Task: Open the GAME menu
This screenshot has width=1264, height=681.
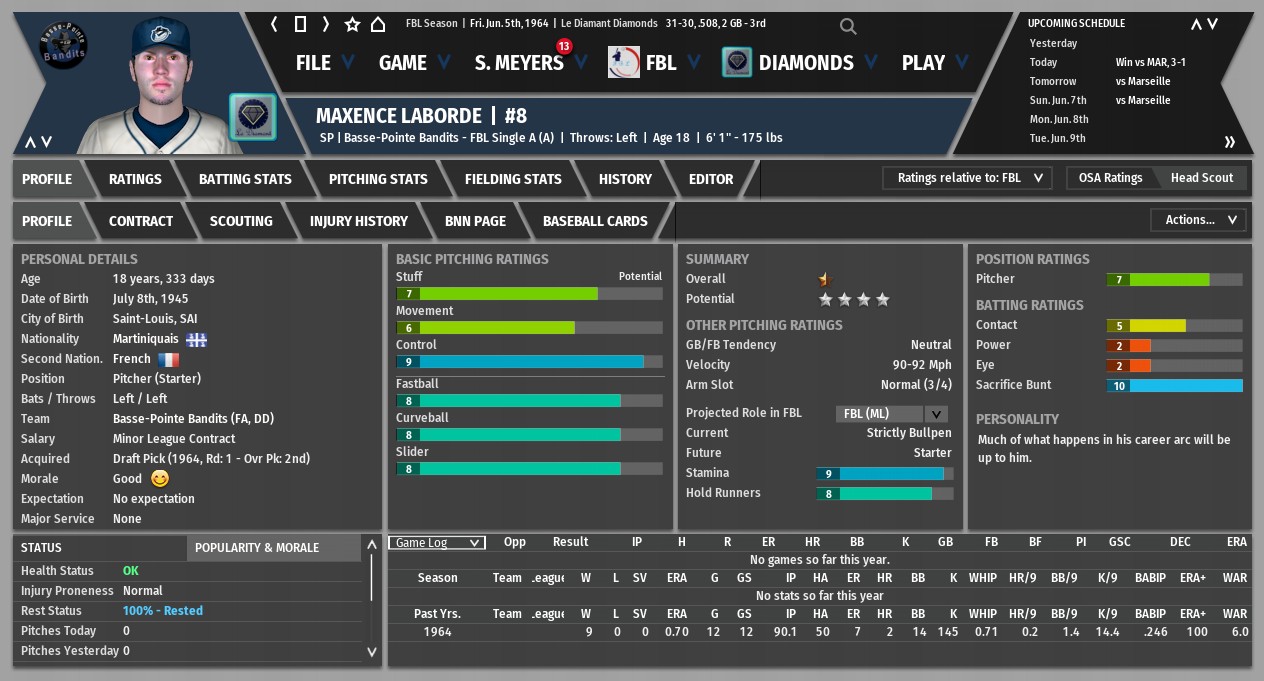Action: [402, 63]
